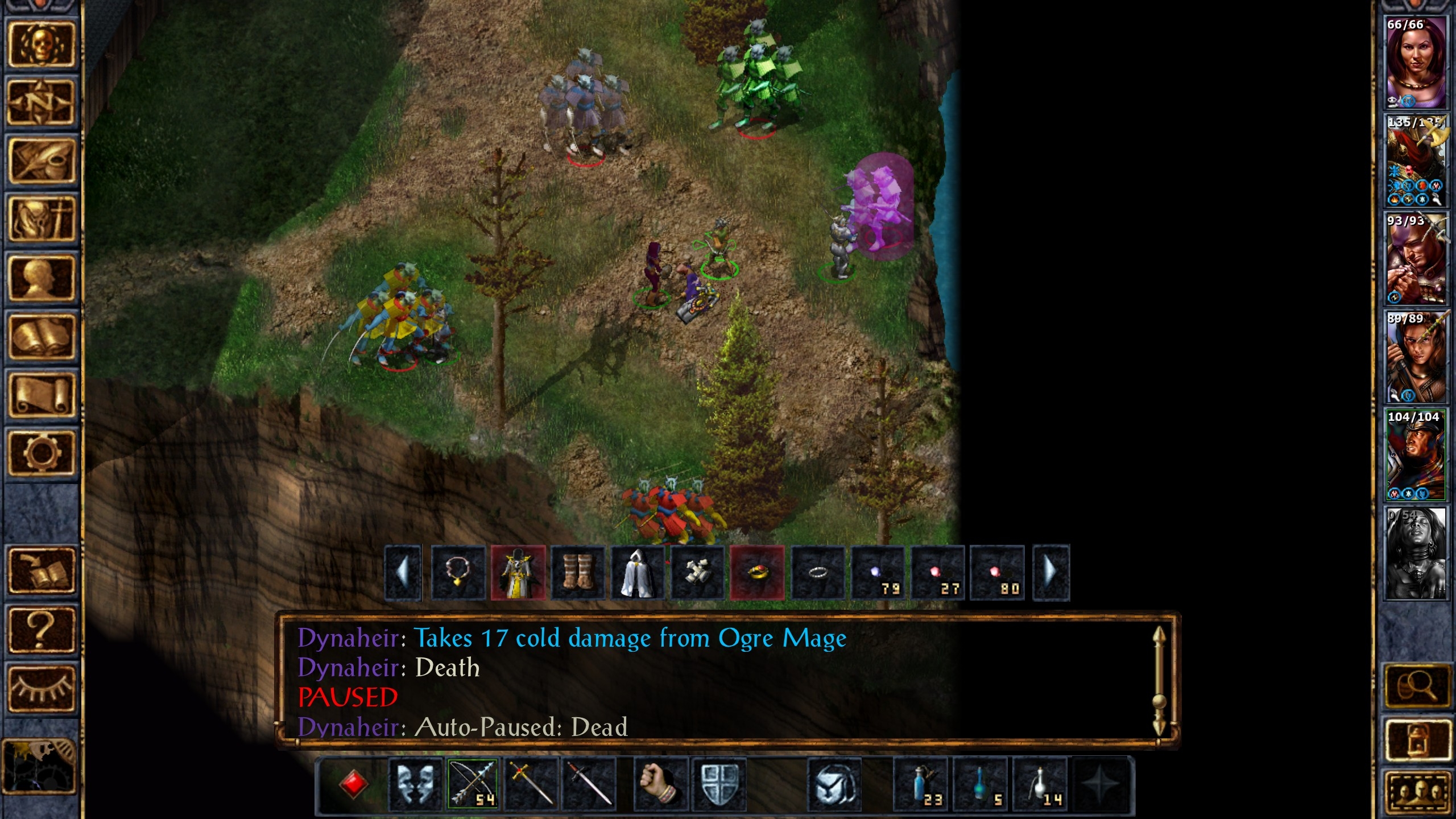Screen dimensions: 1456x819
Task: Open the character record head icon
Action: tap(41, 279)
